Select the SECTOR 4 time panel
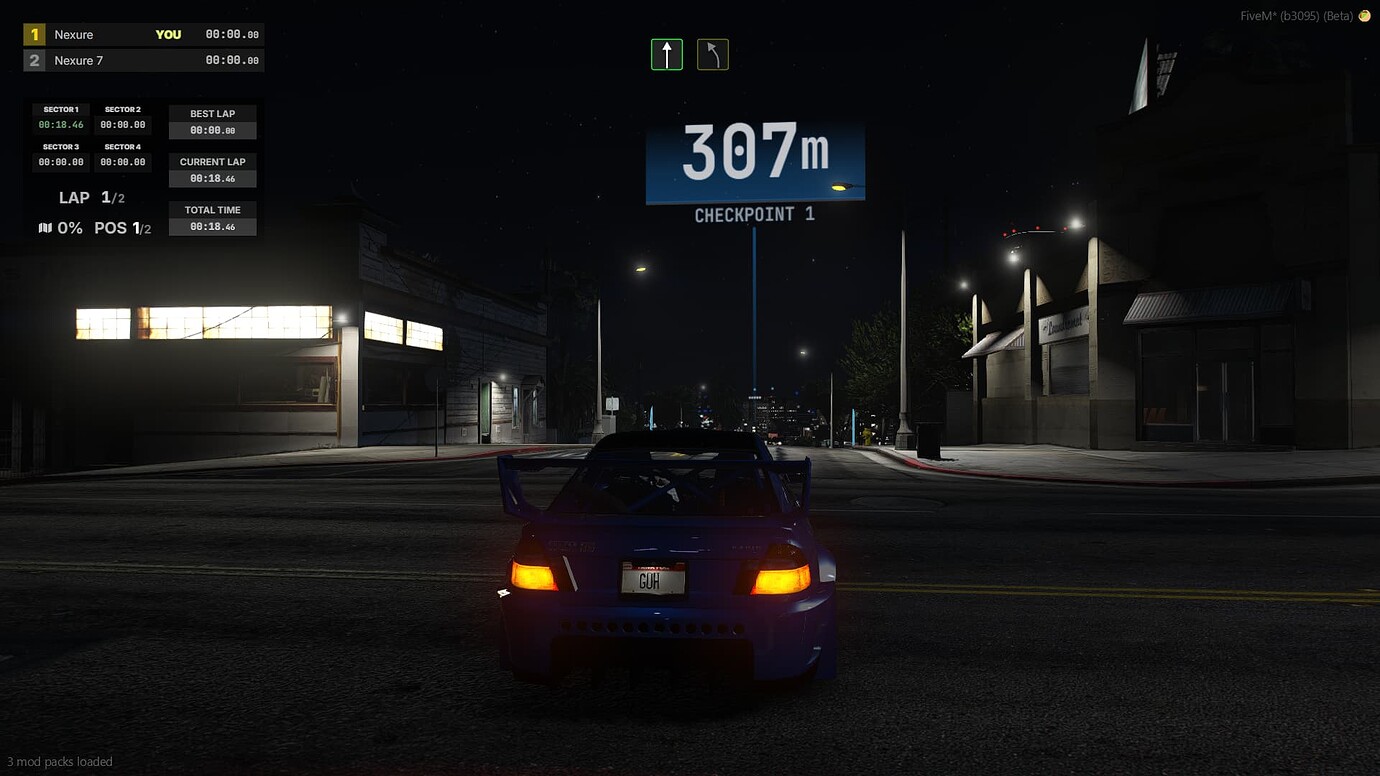Screen dimensions: 1380x776 click(123, 153)
